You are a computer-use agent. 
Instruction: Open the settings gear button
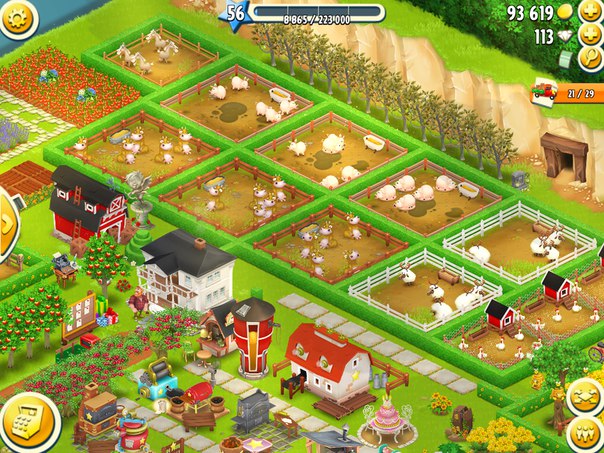pyautogui.click(x=14, y=14)
